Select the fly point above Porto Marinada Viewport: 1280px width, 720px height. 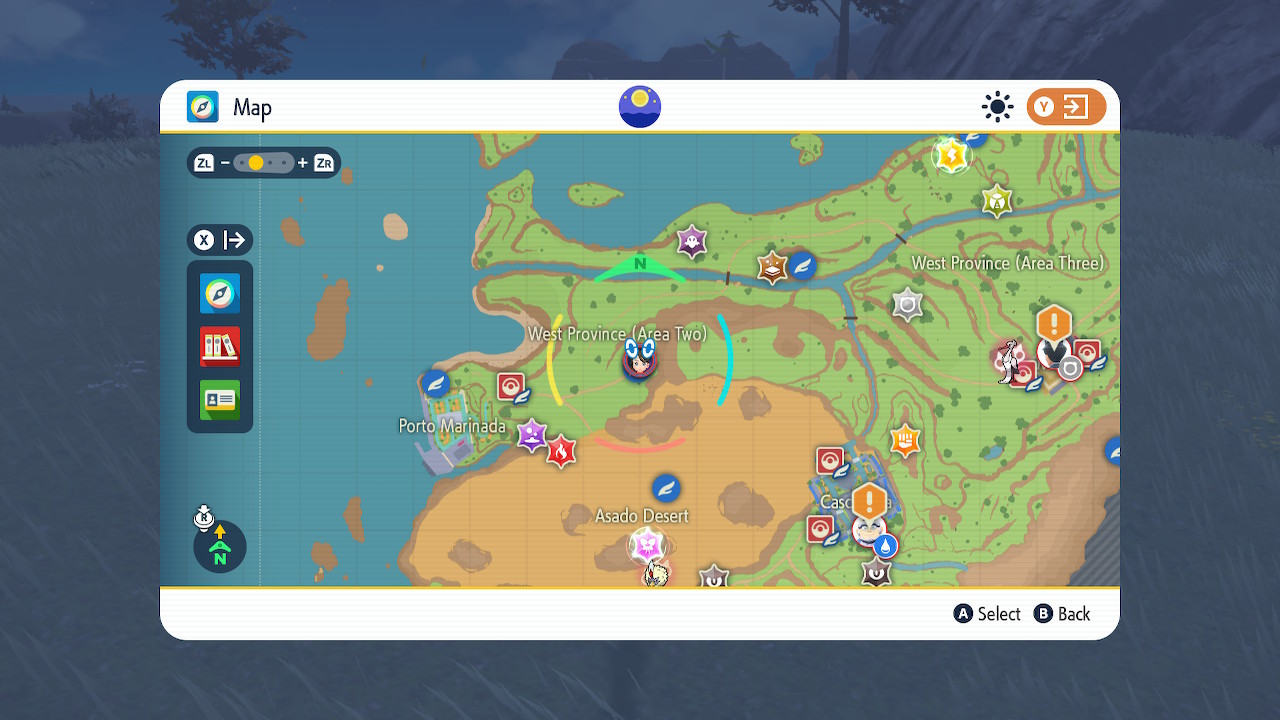(x=435, y=383)
